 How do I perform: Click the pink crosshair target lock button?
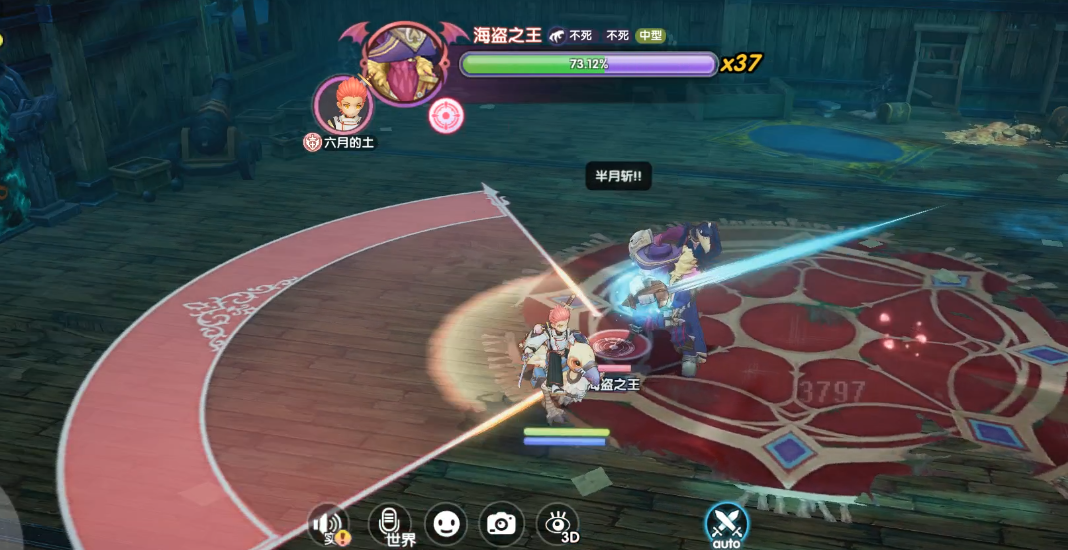(x=446, y=117)
